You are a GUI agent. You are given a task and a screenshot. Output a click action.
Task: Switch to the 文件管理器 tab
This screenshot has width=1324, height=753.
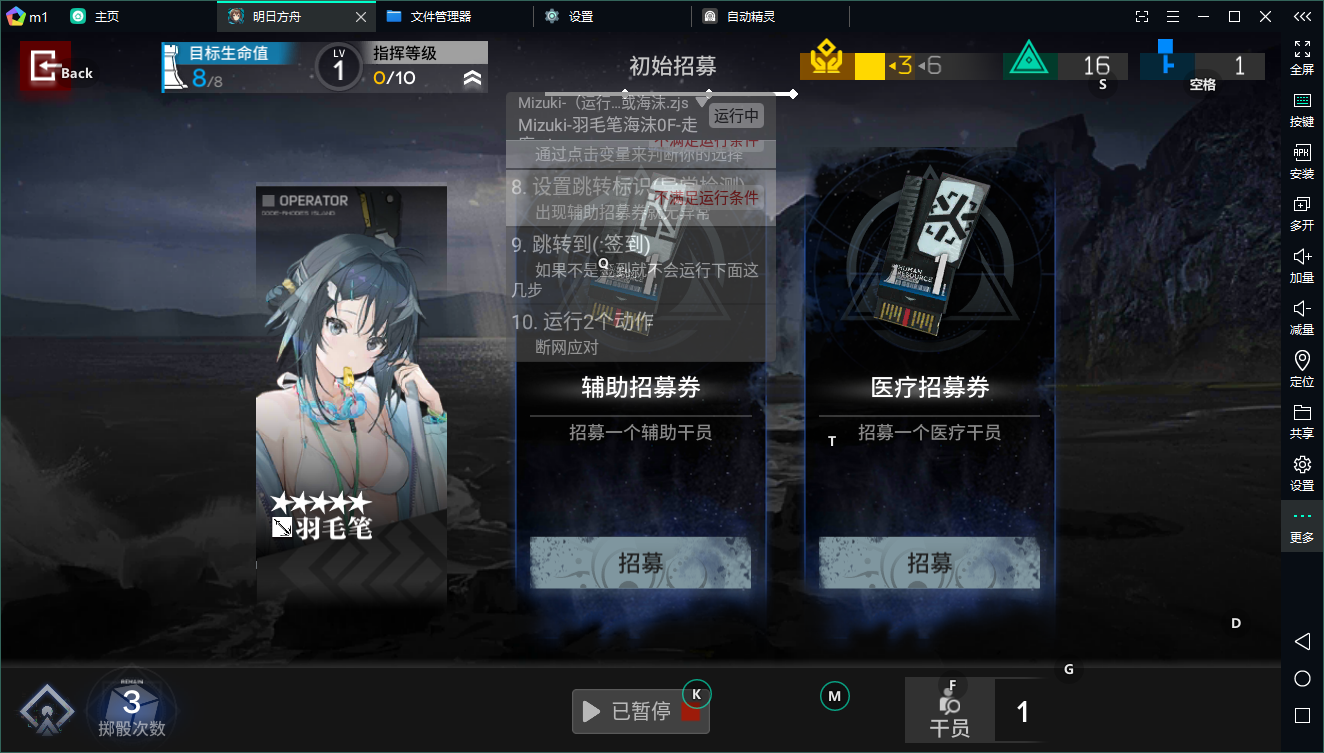[428, 16]
